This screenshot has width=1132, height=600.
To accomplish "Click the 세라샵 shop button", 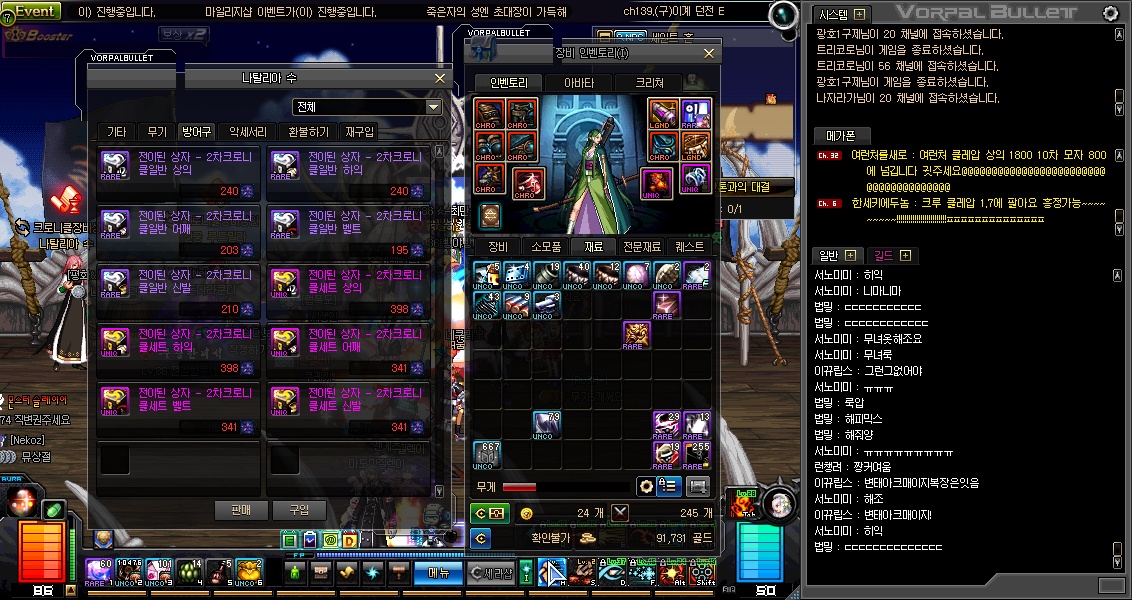I will pos(493,573).
